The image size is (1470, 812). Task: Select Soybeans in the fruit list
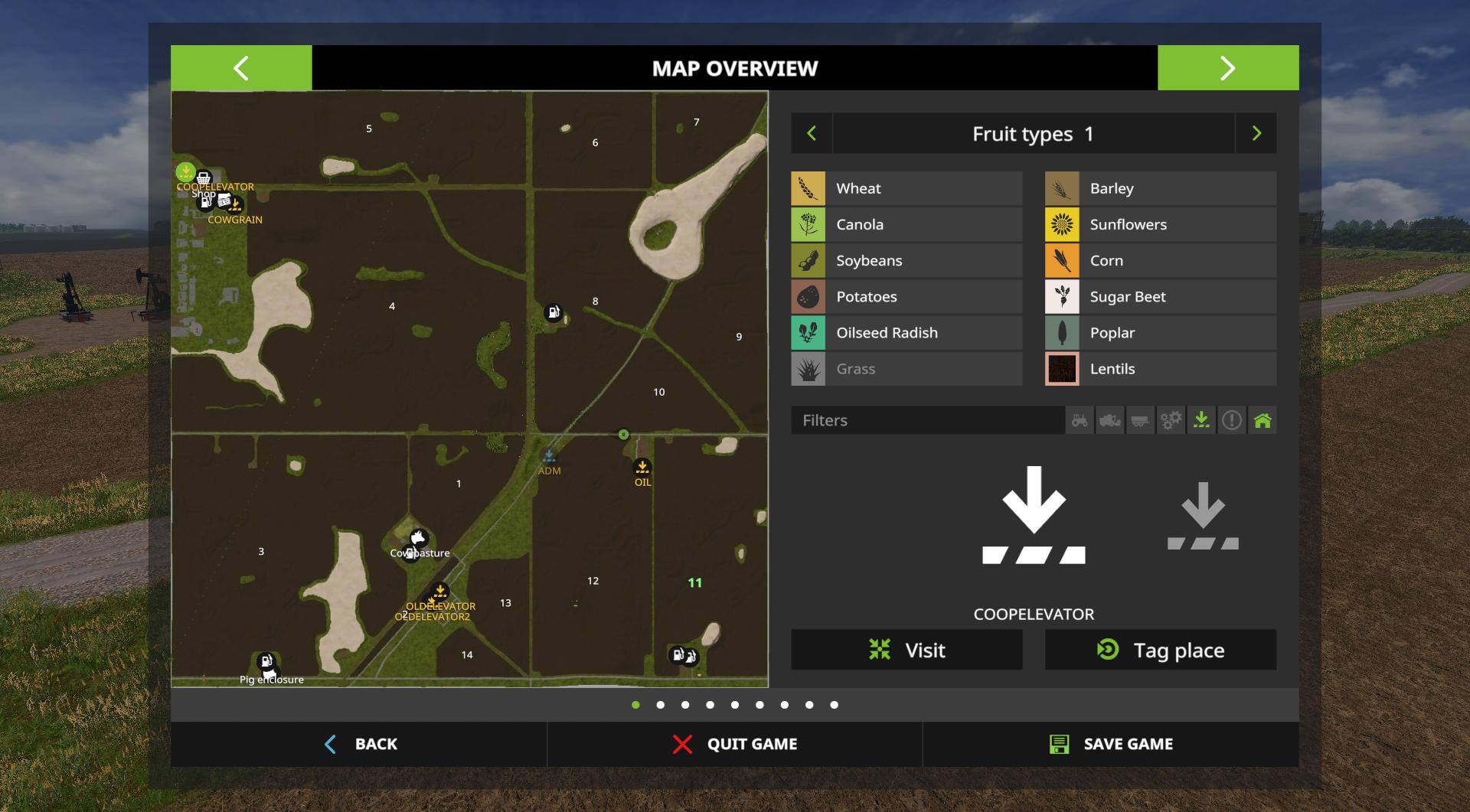tap(906, 260)
